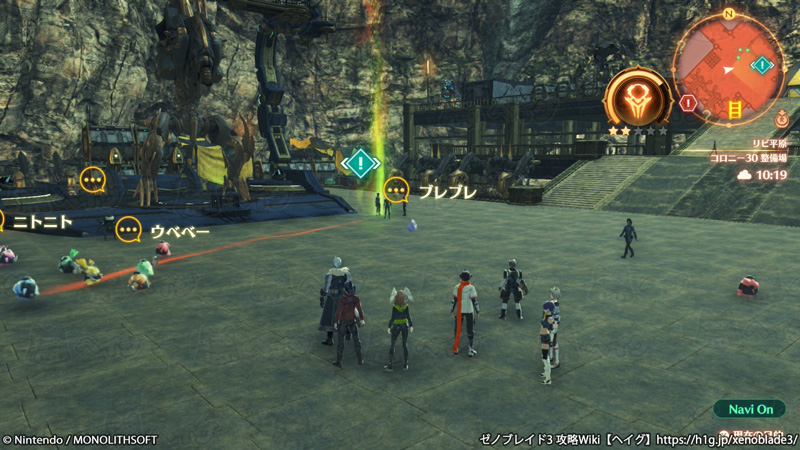The width and height of the screenshot is (800, 450).
Task: Click the ウベベー speech bubble marker
Action: click(129, 230)
